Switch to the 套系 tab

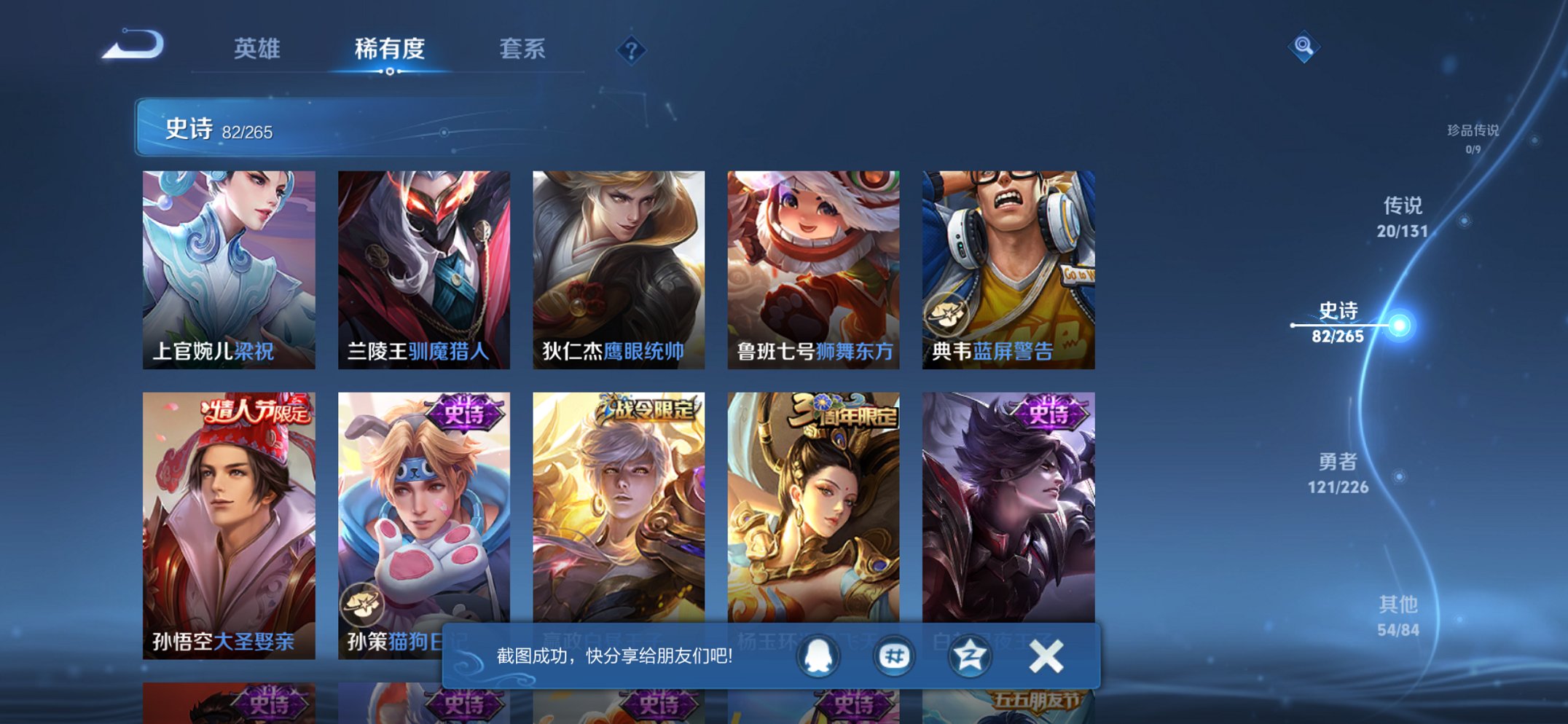pyautogui.click(x=522, y=50)
